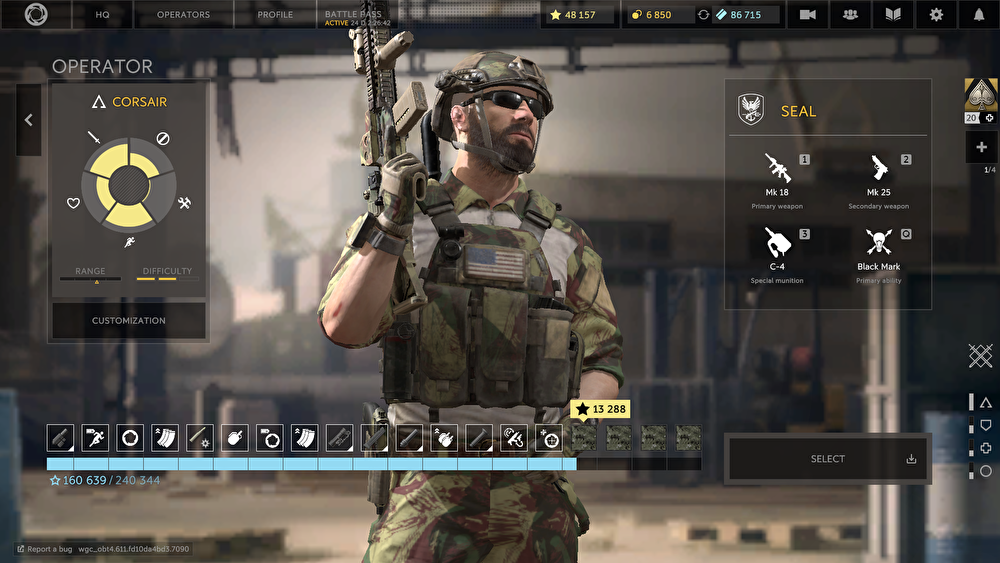Open the friends group icon
This screenshot has width=1000, height=563.
tap(851, 15)
